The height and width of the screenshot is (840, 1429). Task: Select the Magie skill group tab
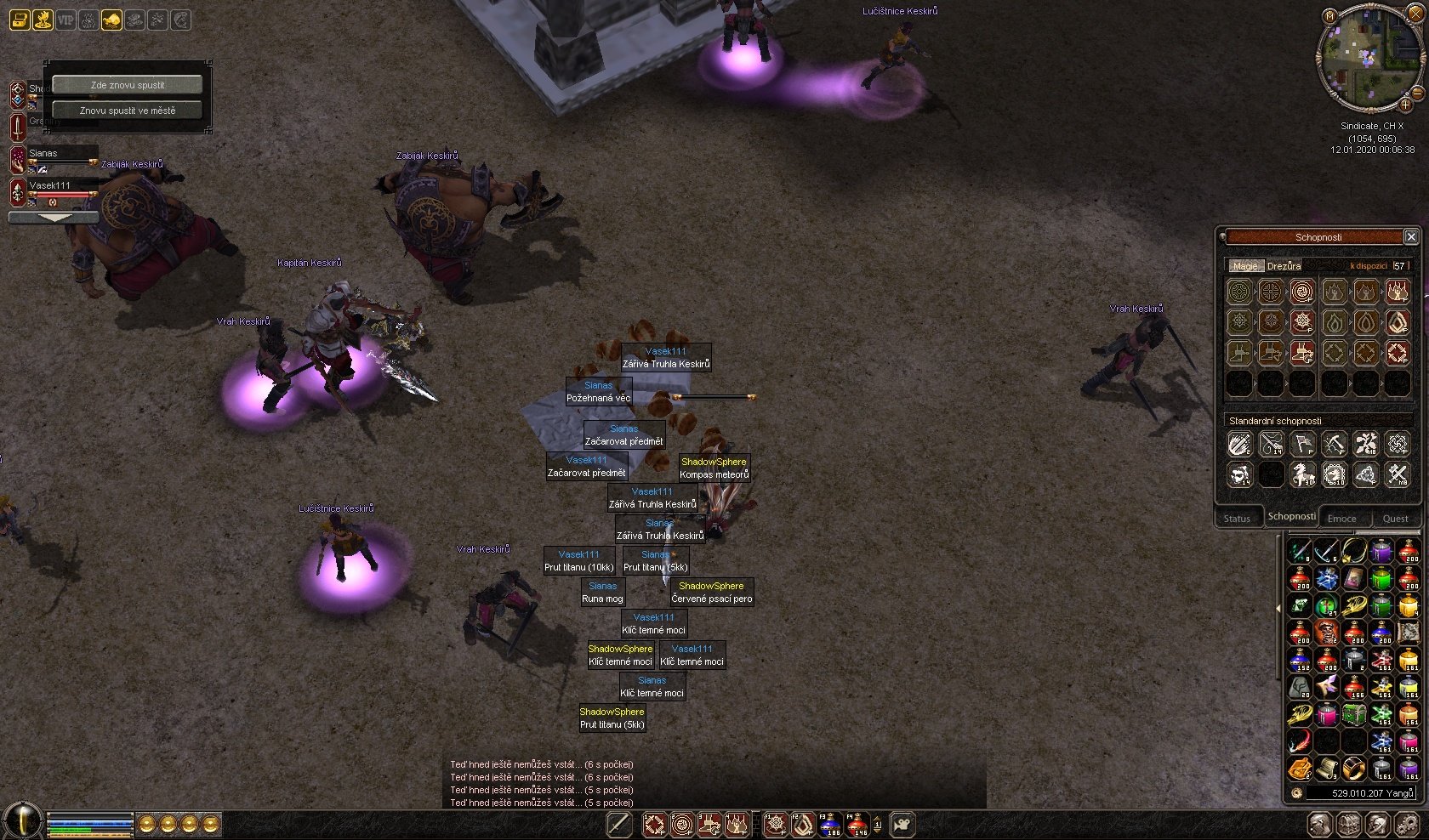tap(1244, 266)
